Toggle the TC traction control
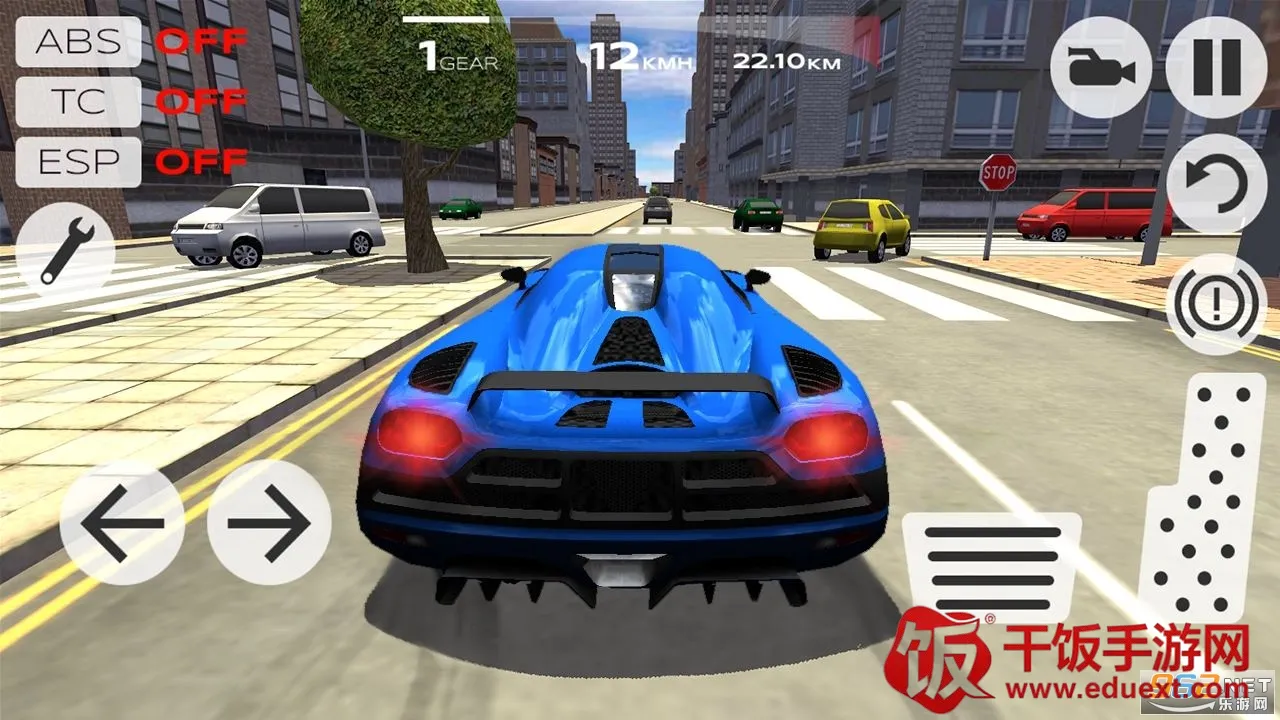This screenshot has width=1280, height=720. (x=78, y=102)
